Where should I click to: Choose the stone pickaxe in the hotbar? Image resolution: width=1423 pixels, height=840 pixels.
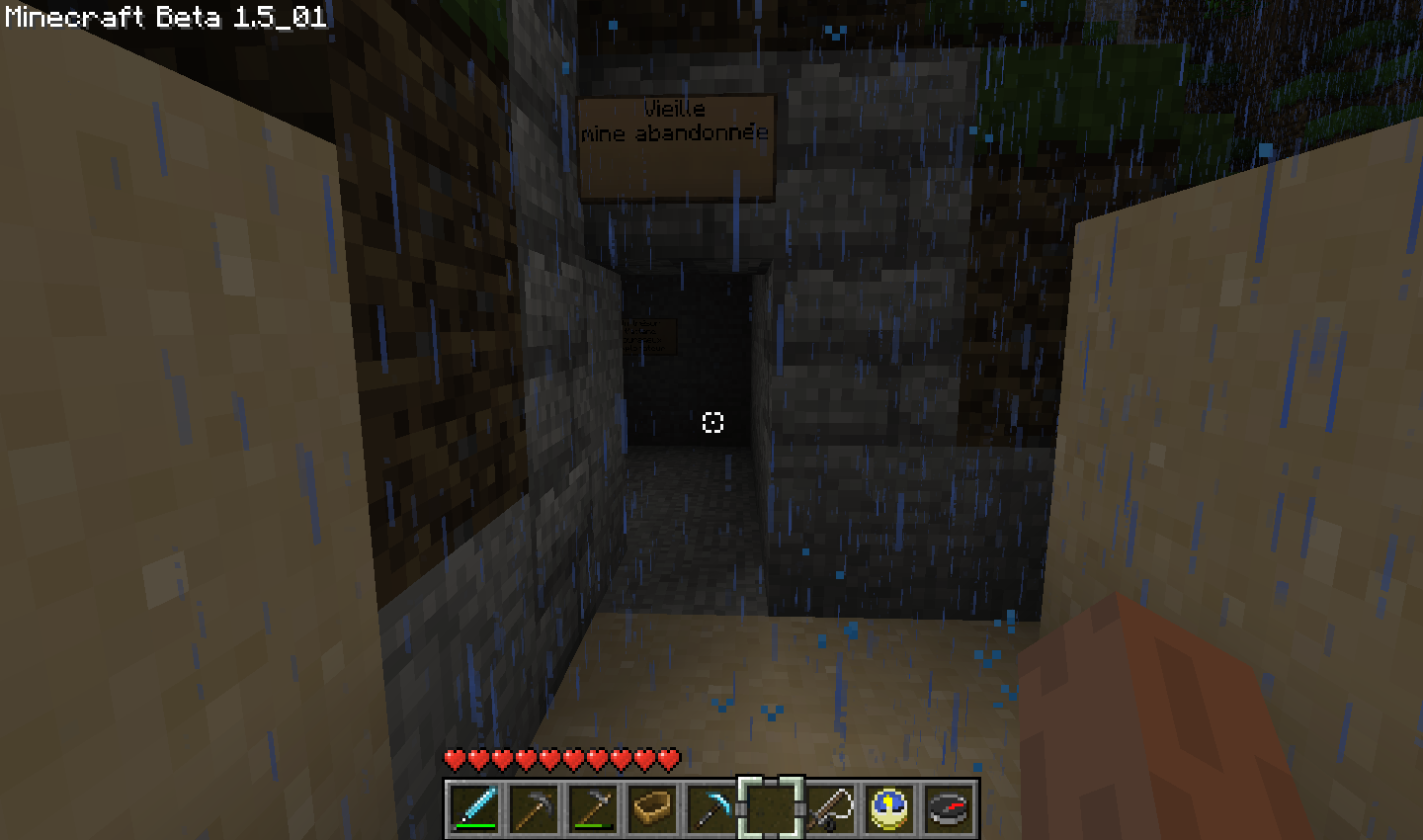click(534, 808)
